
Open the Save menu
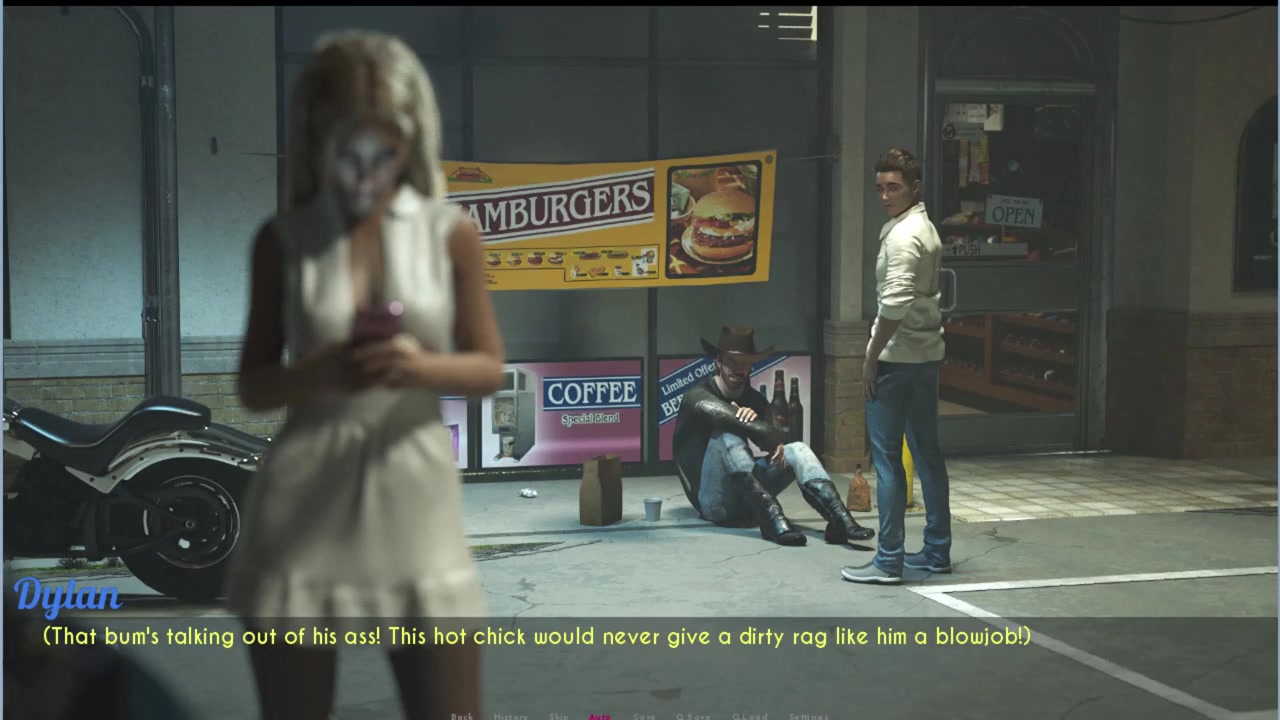(644, 716)
